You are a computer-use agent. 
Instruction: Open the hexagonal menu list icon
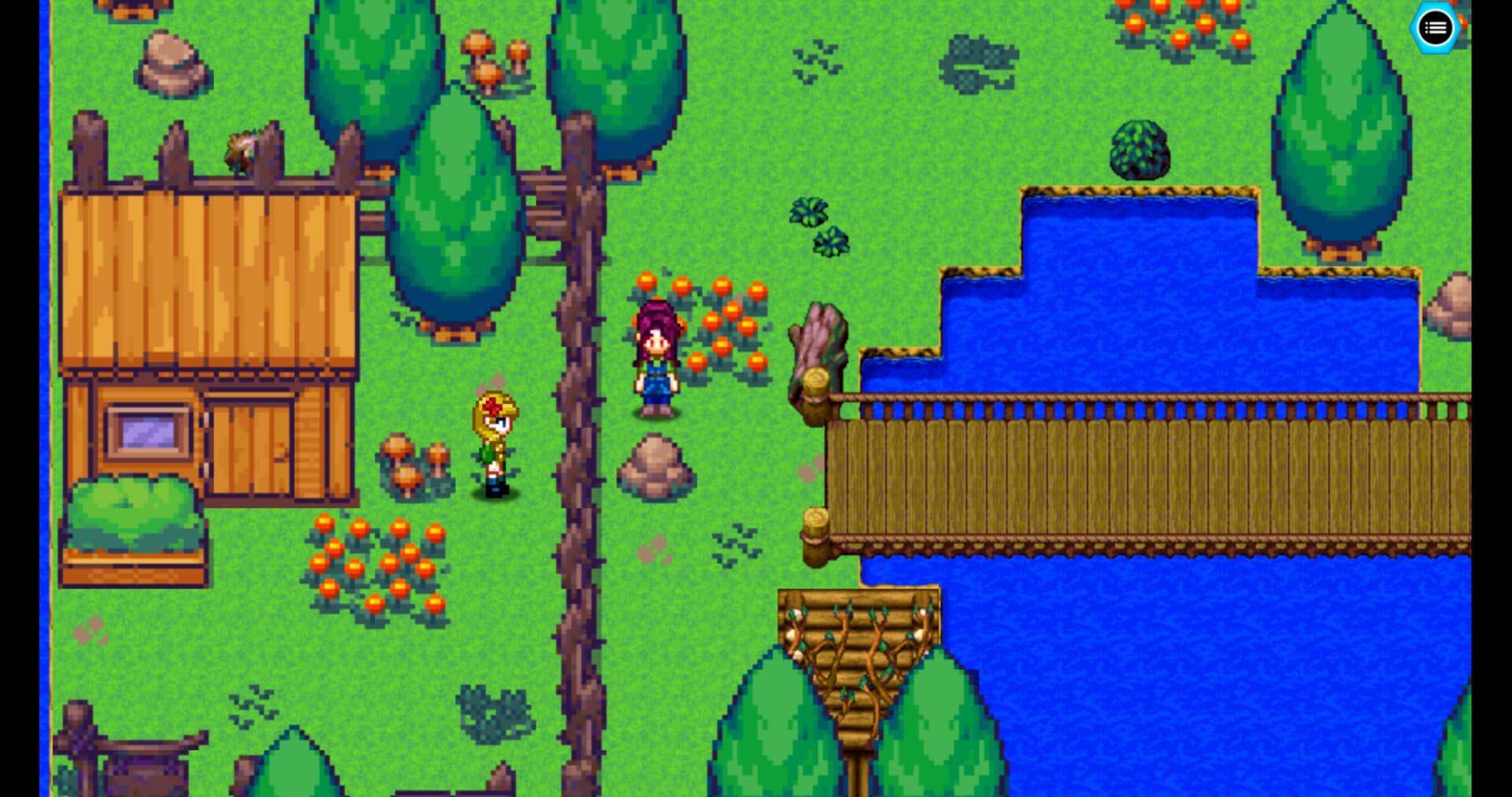click(1436, 28)
